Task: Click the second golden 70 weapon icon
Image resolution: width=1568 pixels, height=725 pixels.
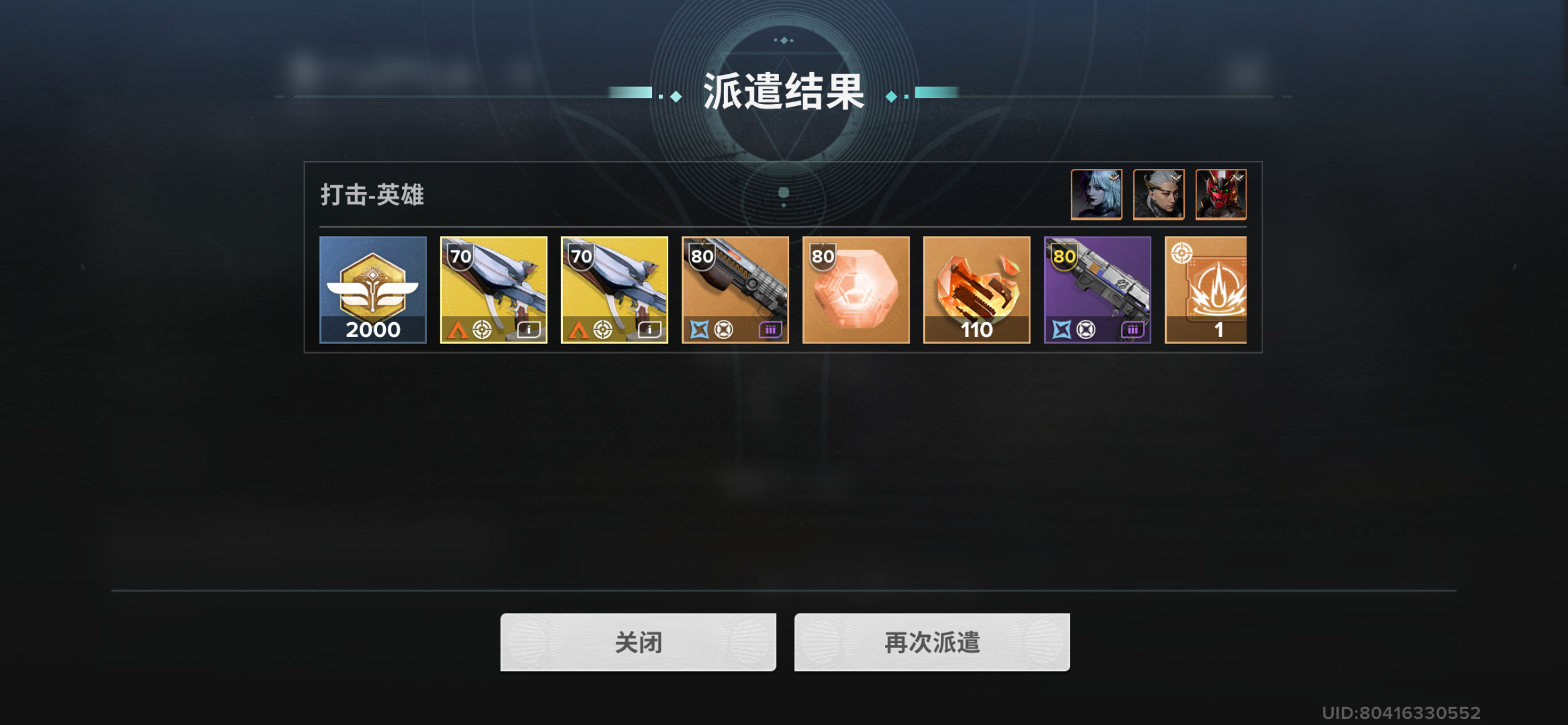Action: point(614,289)
